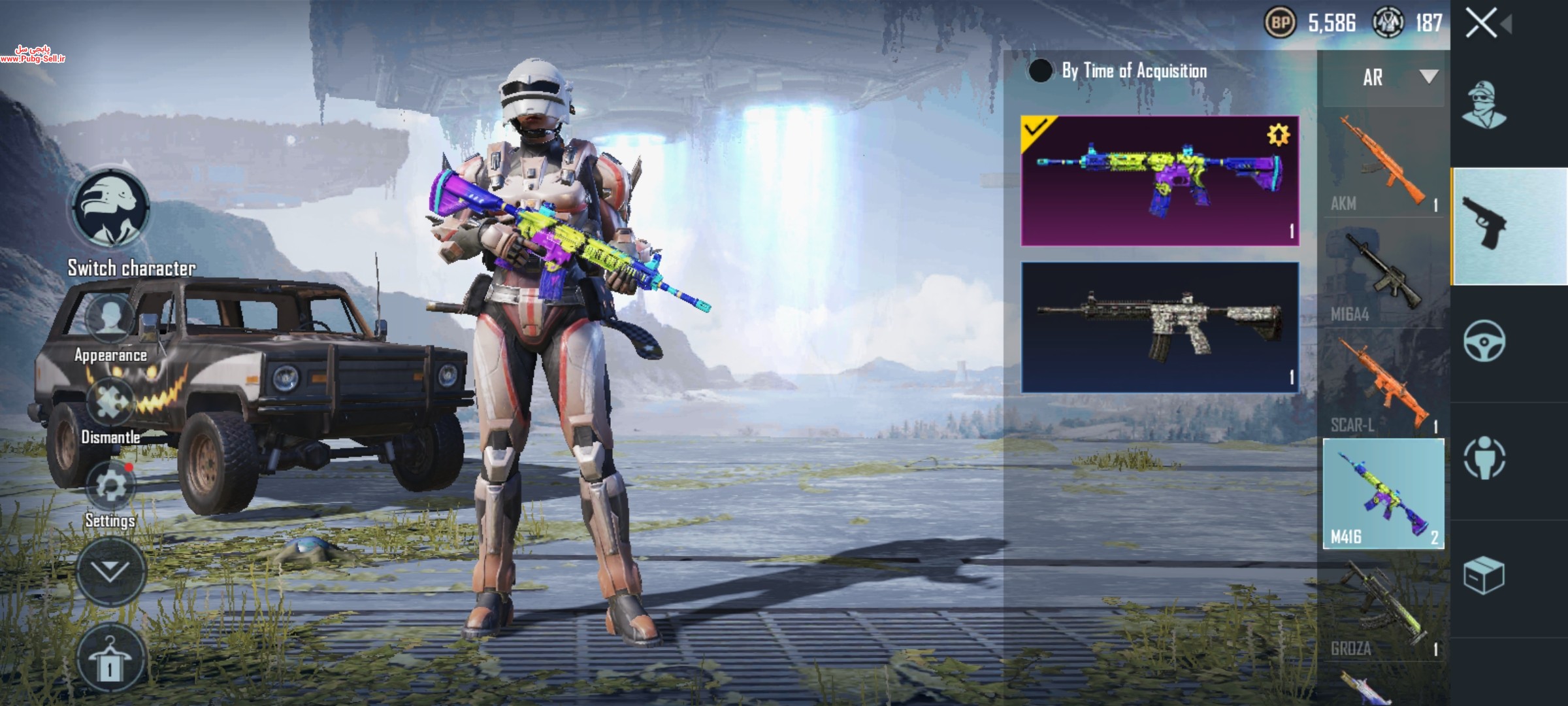The image size is (1568, 706).
Task: Open the crate box tab
Action: (1484, 575)
